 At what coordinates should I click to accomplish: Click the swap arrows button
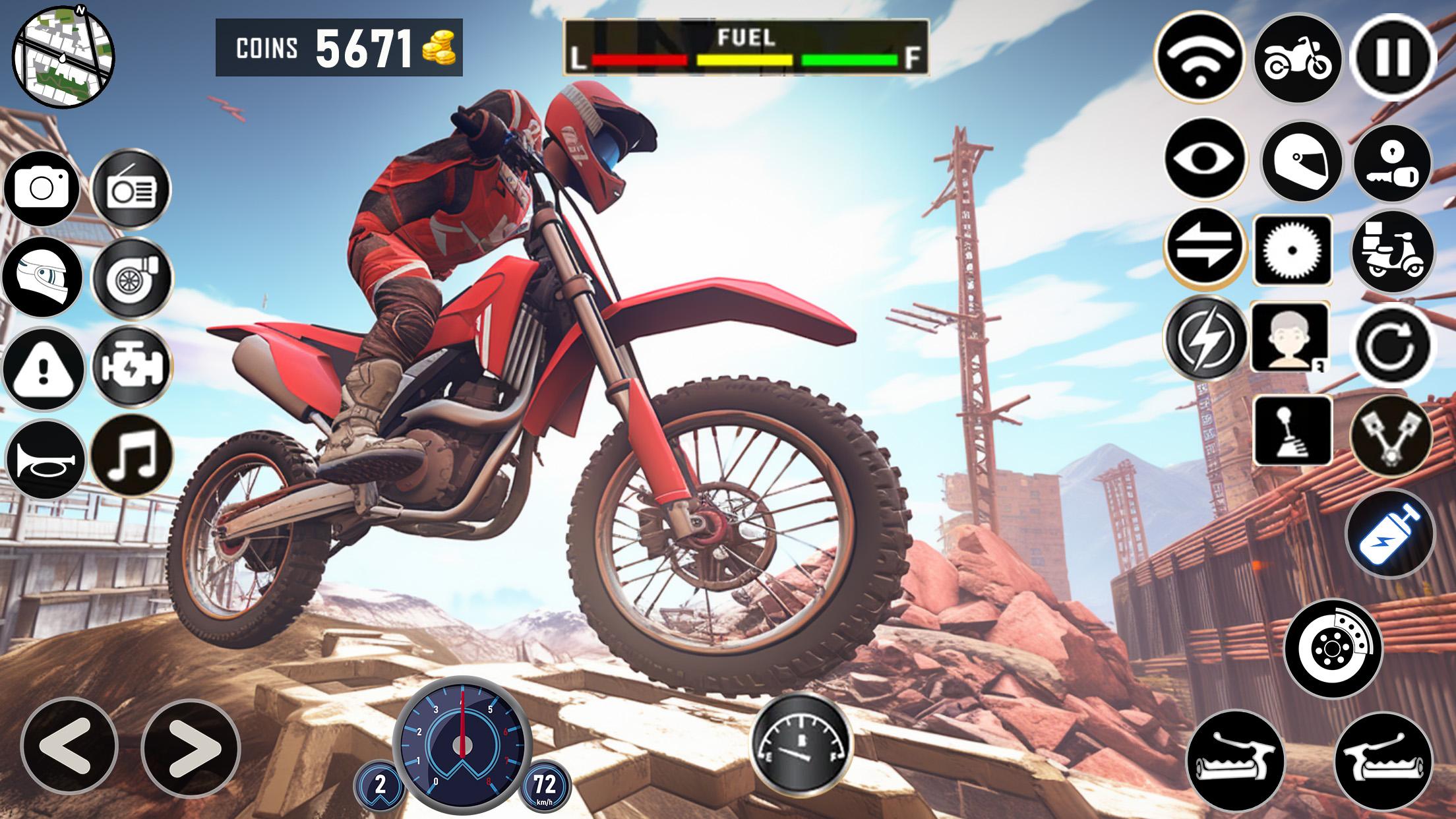coord(1205,247)
